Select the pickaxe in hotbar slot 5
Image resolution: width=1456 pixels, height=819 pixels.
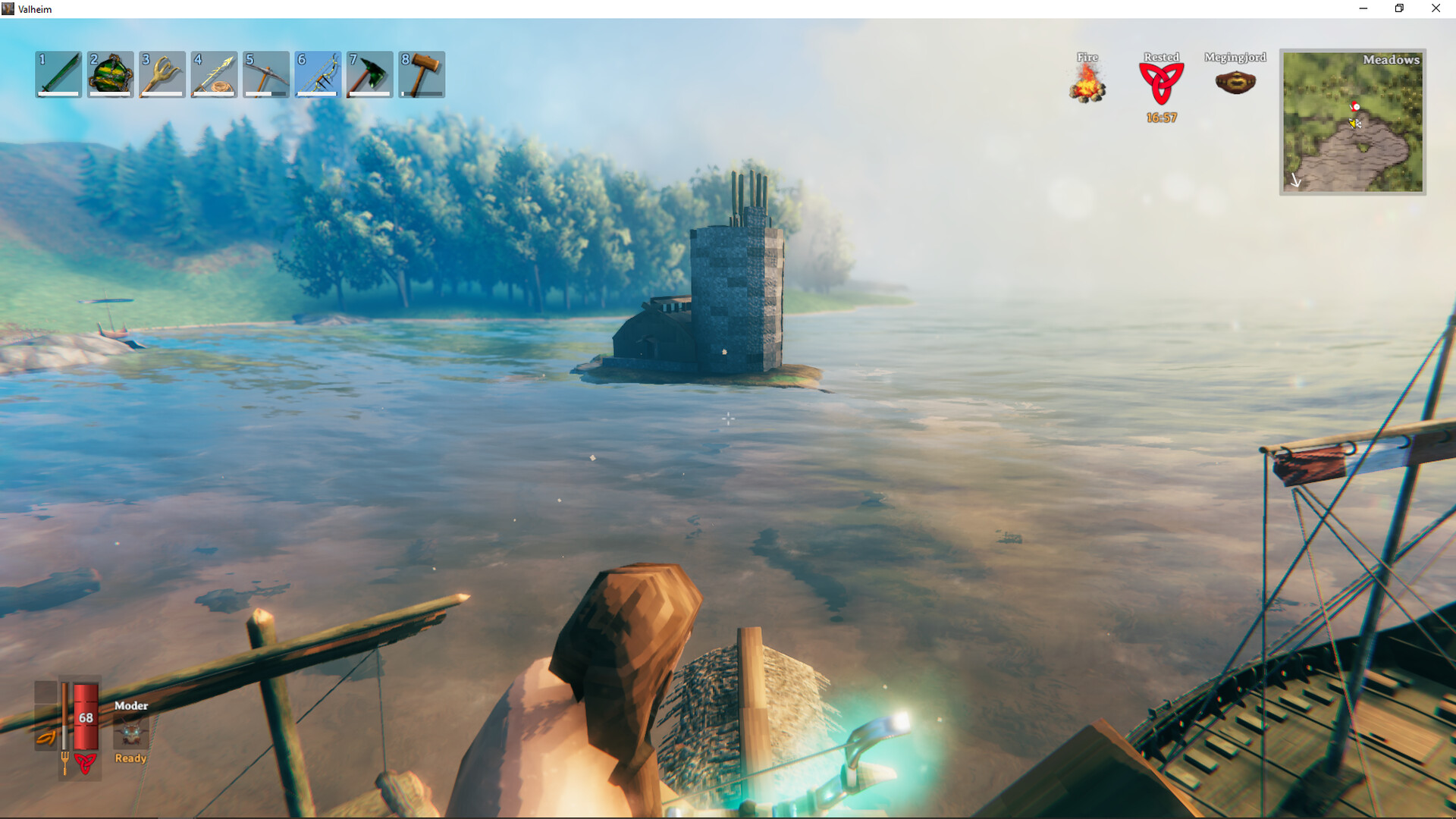coord(265,74)
